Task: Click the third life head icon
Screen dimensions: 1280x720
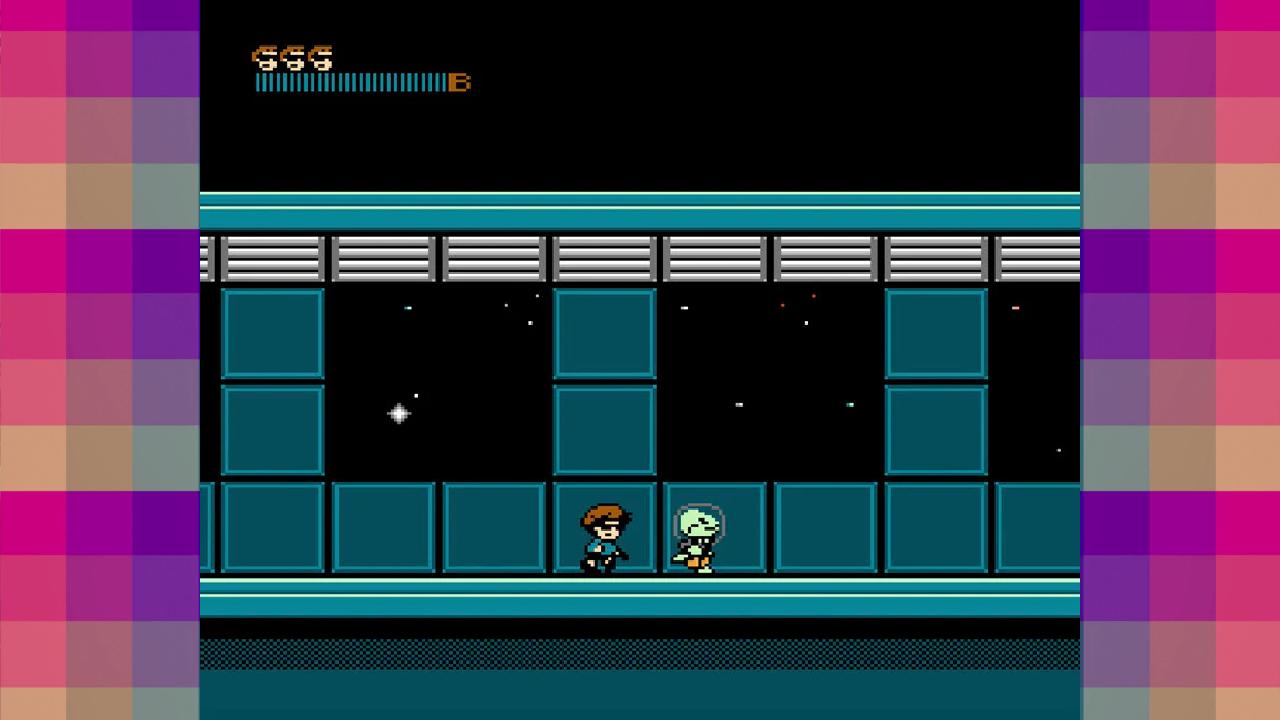Action: [x=321, y=58]
